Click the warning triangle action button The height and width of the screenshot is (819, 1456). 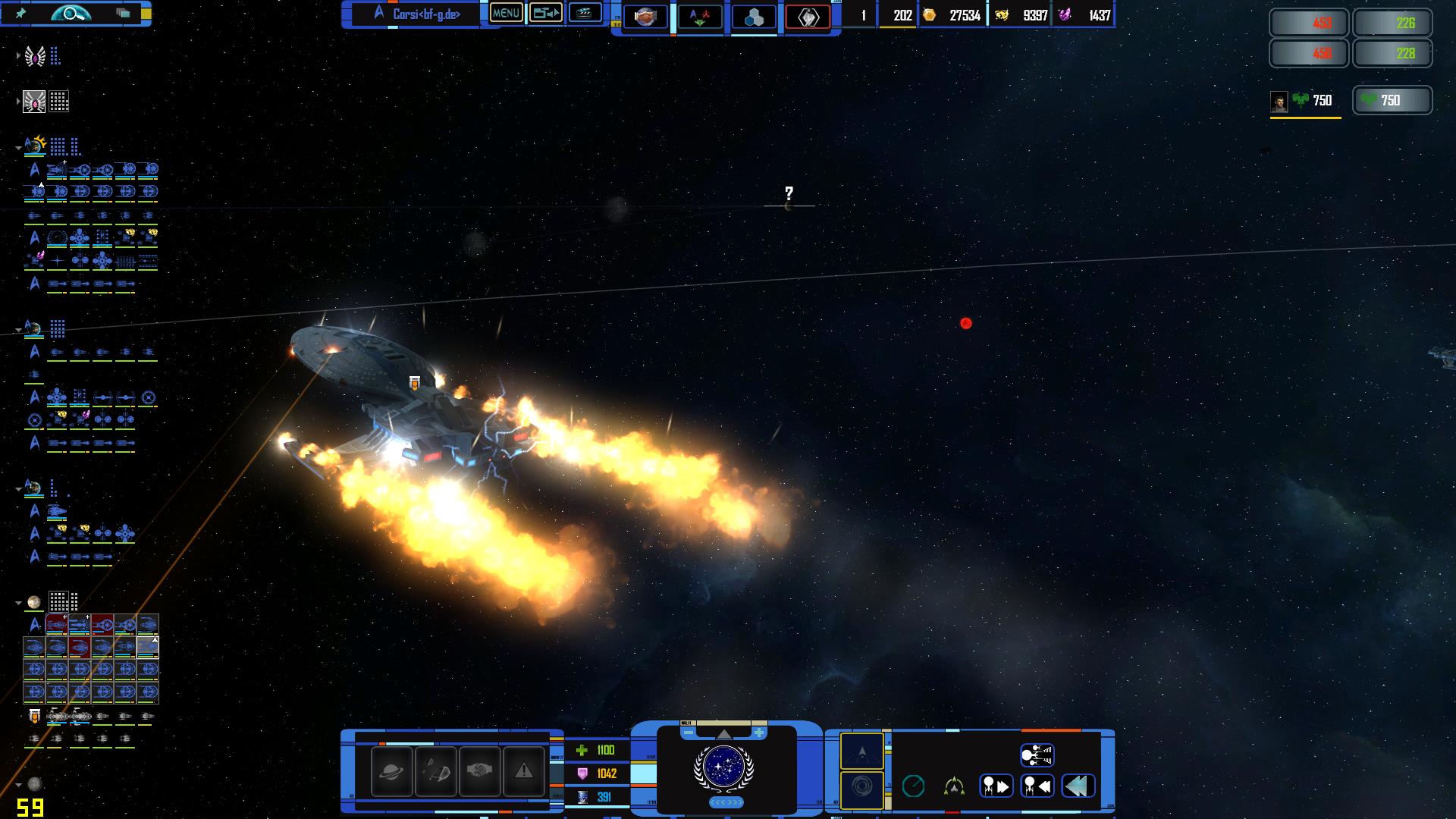(523, 772)
